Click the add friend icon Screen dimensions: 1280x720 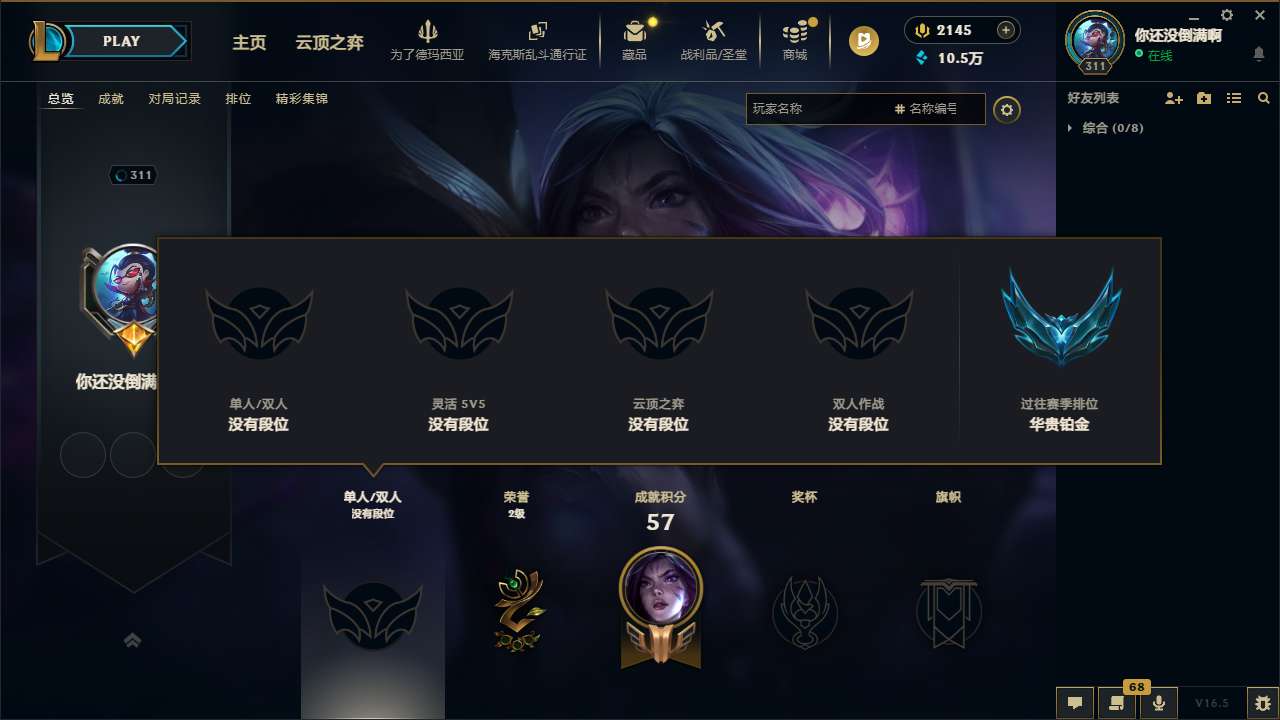pyautogui.click(x=1172, y=98)
